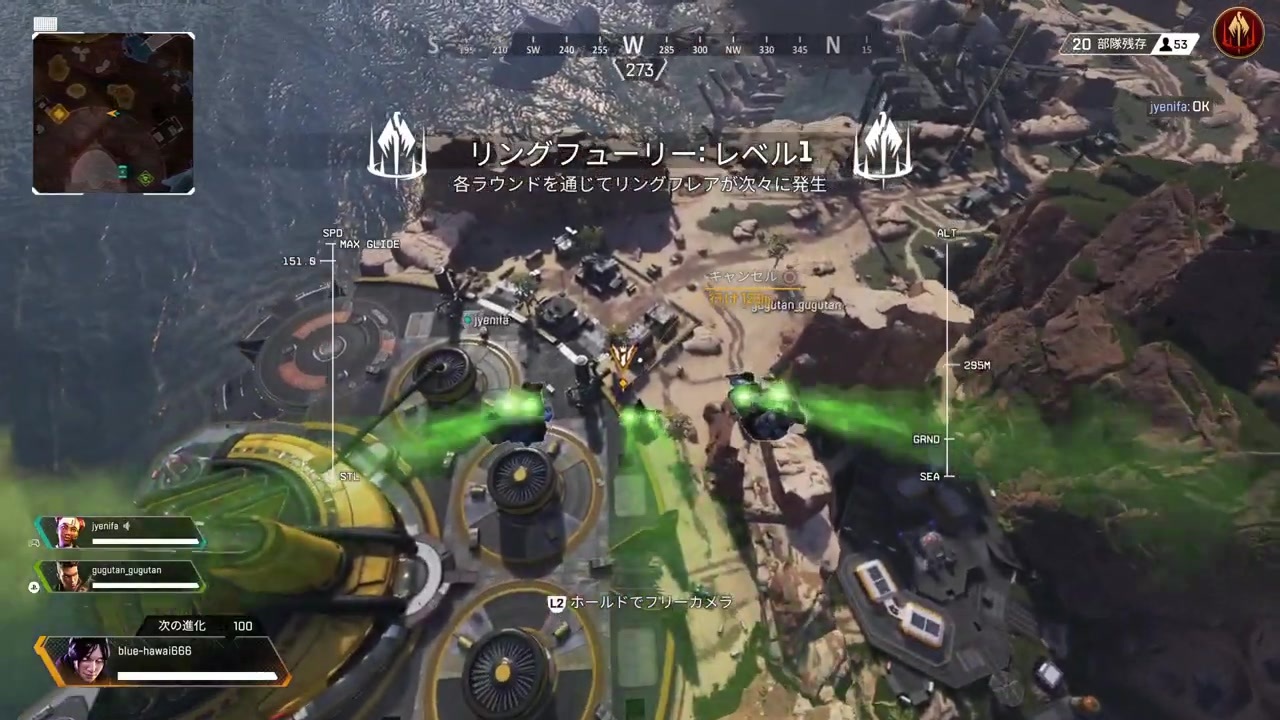Image resolution: width=1280 pixels, height=720 pixels.
Task: Mute jyenifa's voice chat speaker
Action: tap(127, 525)
